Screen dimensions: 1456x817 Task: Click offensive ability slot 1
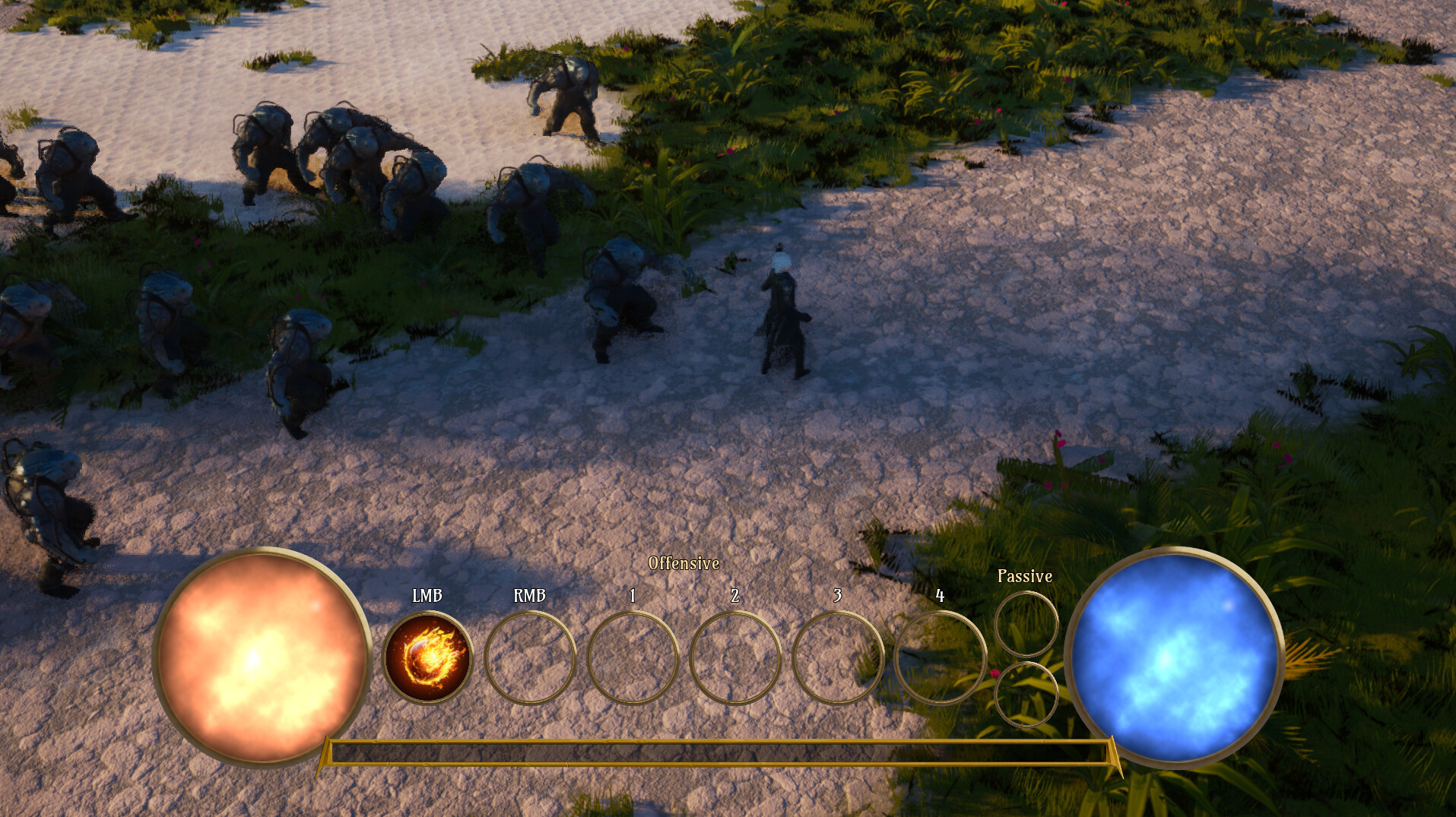(633, 658)
